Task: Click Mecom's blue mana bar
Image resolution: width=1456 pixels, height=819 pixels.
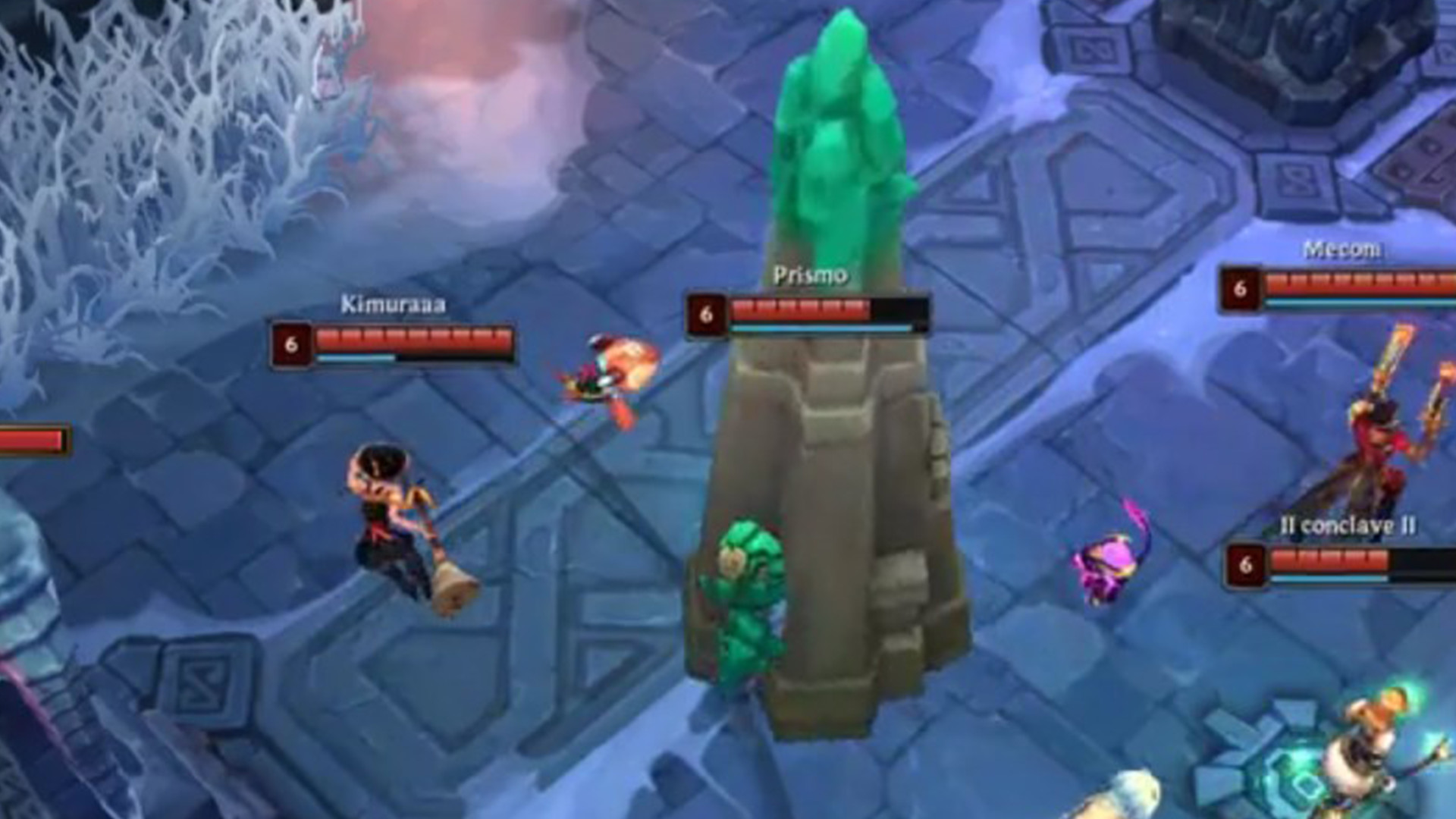Action: (x=1357, y=302)
